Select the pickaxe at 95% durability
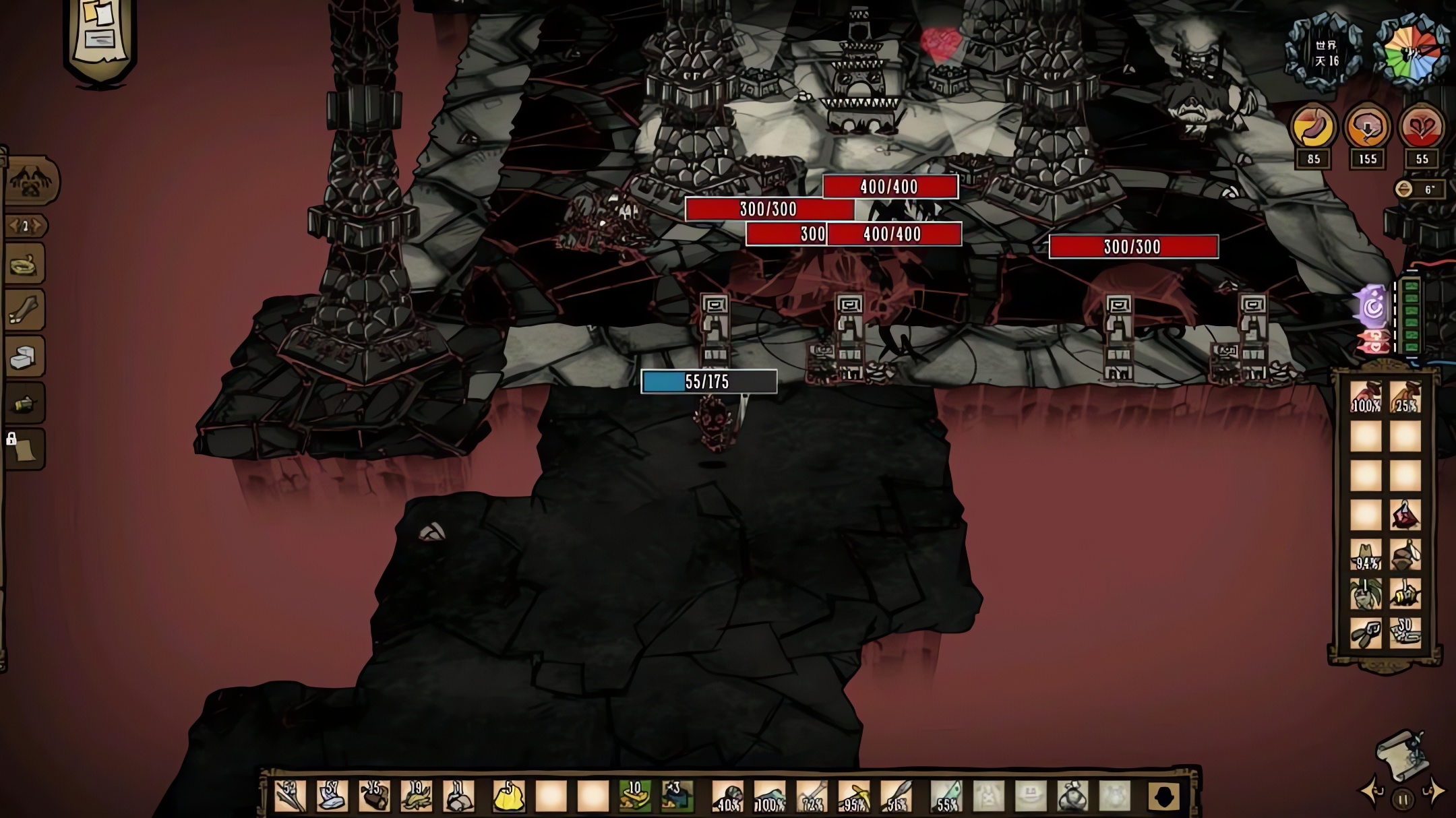Viewport: 1456px width, 818px height. 853,797
